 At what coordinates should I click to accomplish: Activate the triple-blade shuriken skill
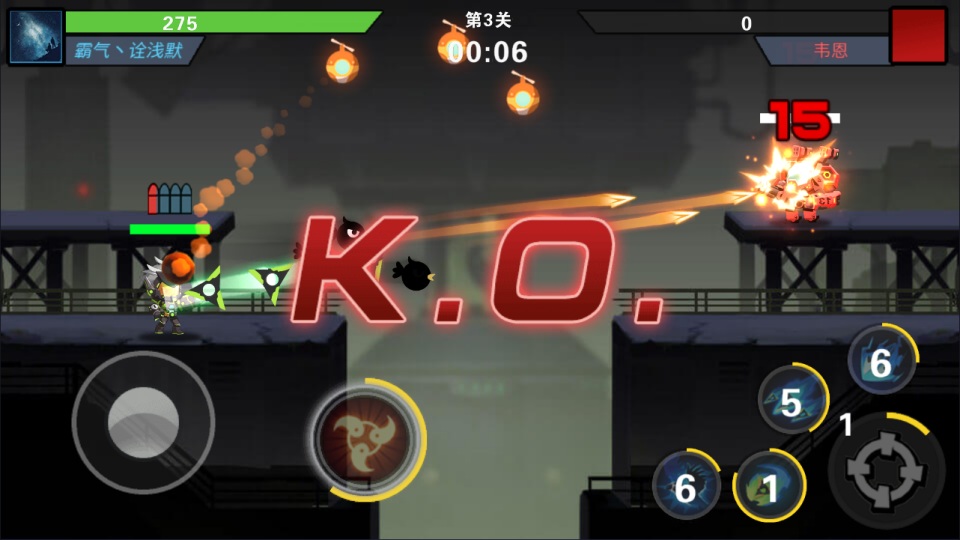tap(366, 439)
